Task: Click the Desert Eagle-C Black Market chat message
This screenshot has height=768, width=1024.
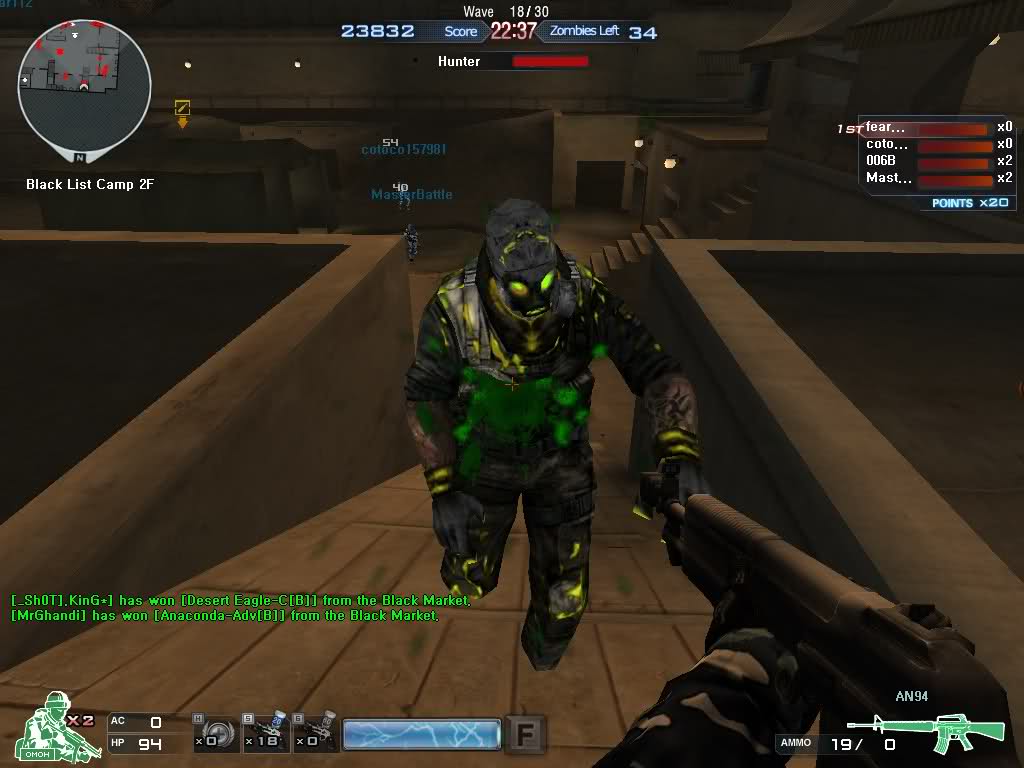Action: pos(240,600)
